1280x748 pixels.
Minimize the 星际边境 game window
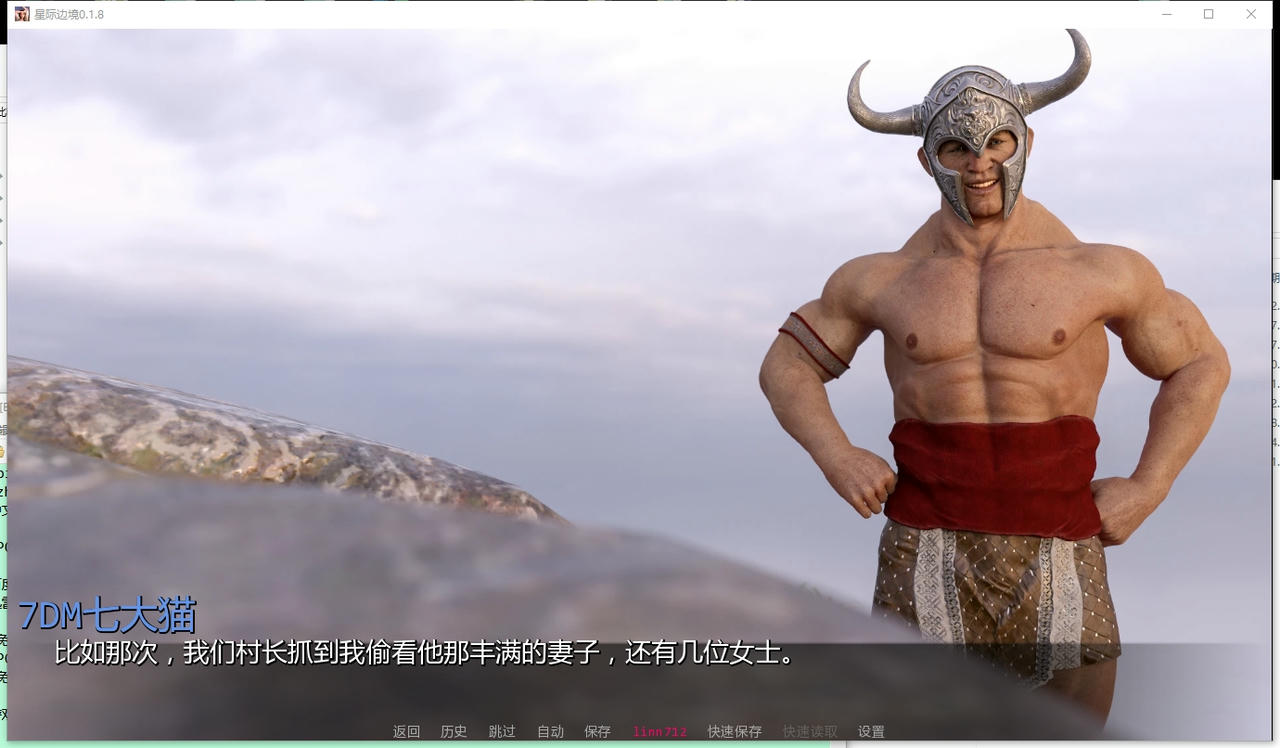(x=1166, y=15)
